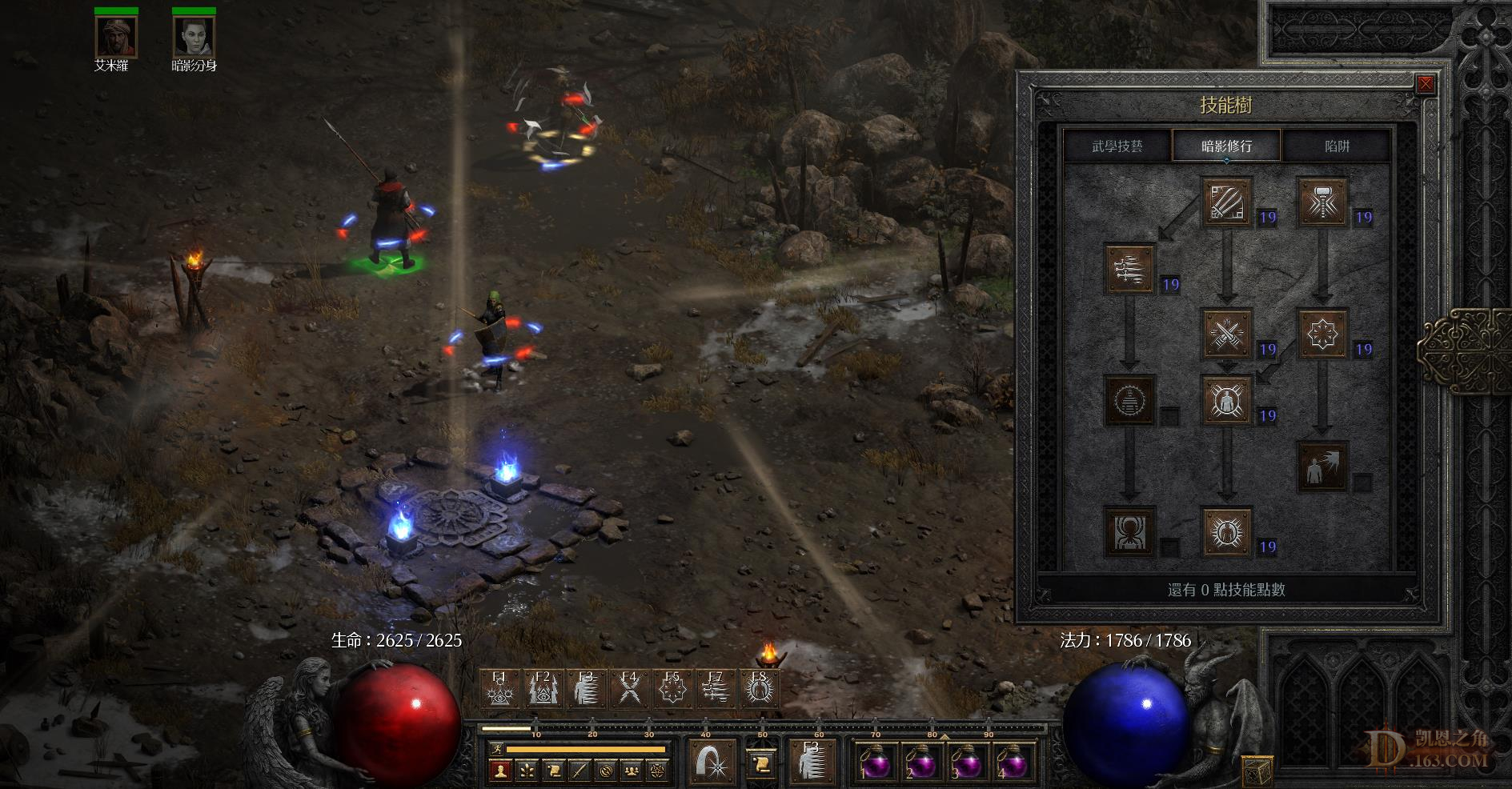Choose the Mind Blast skill in tree
Viewport: 1512px width, 789px height.
[1323, 466]
